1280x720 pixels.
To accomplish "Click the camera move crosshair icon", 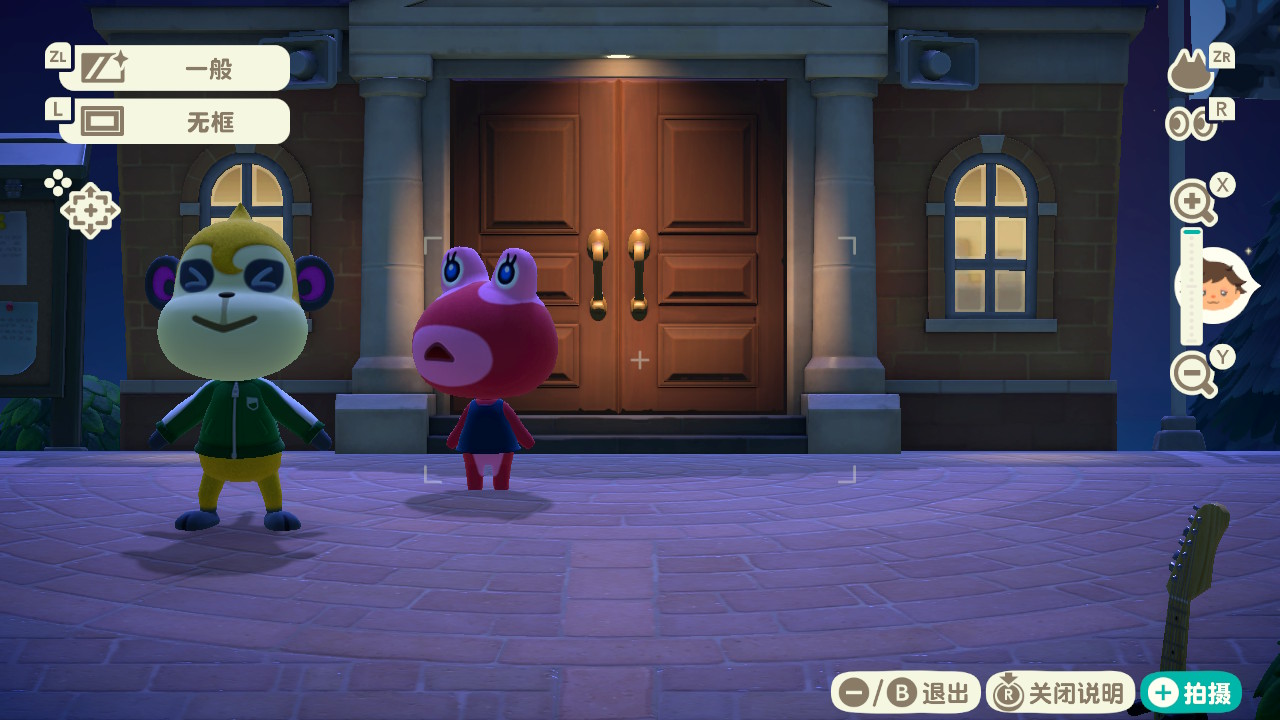I will click(90, 210).
